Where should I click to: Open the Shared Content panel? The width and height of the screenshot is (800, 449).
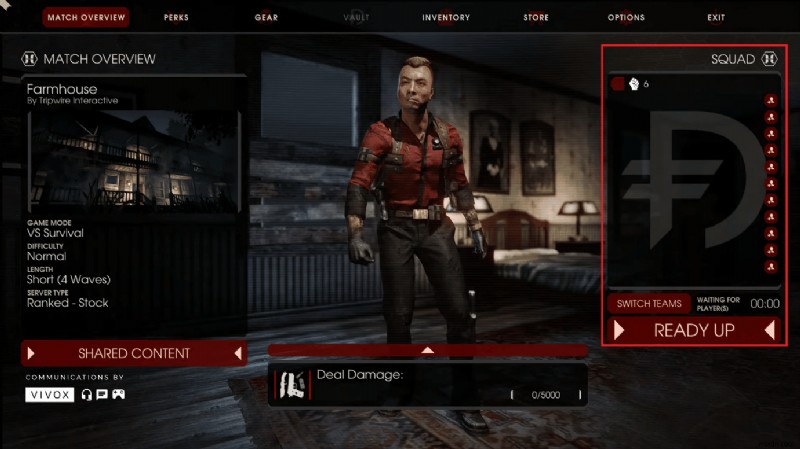tap(135, 353)
